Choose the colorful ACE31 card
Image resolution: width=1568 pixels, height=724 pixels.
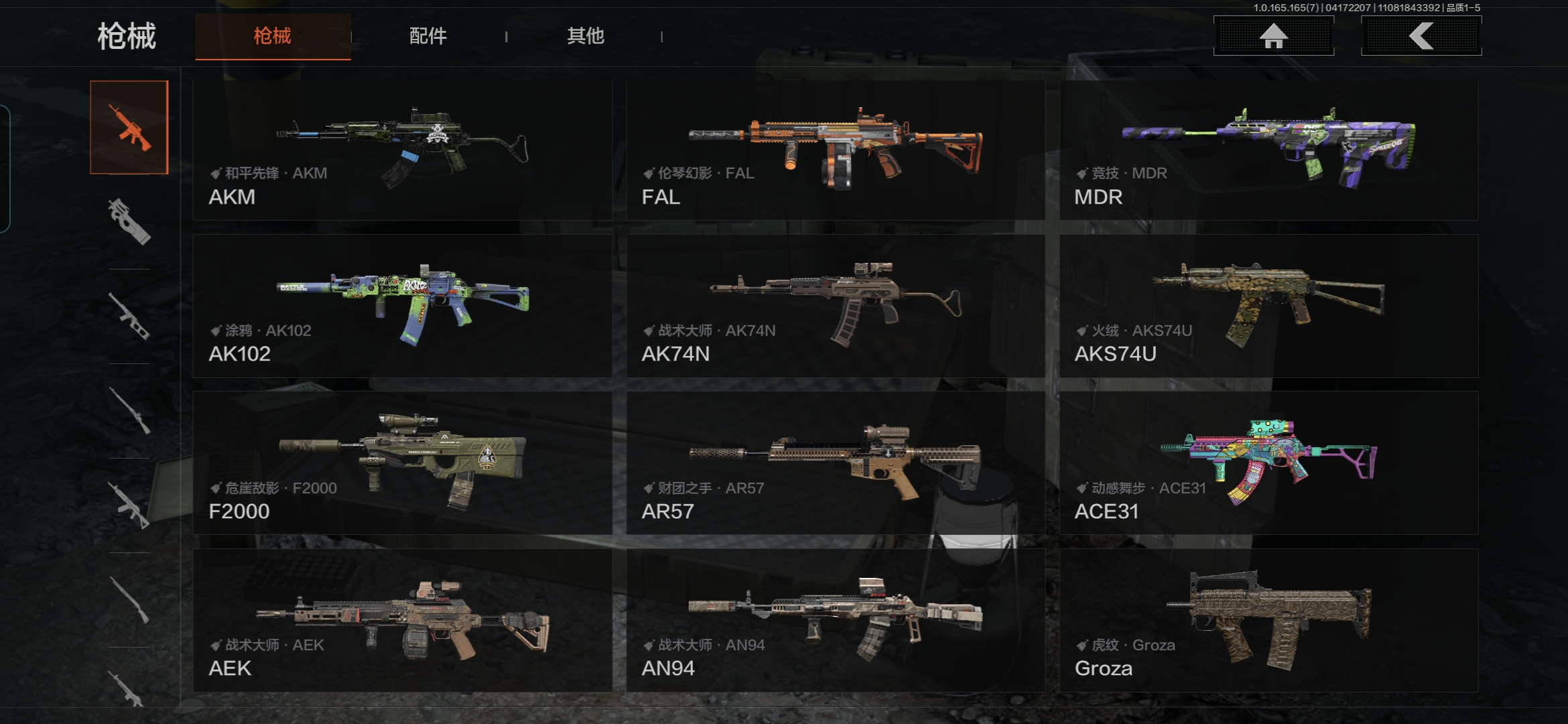click(x=1268, y=463)
